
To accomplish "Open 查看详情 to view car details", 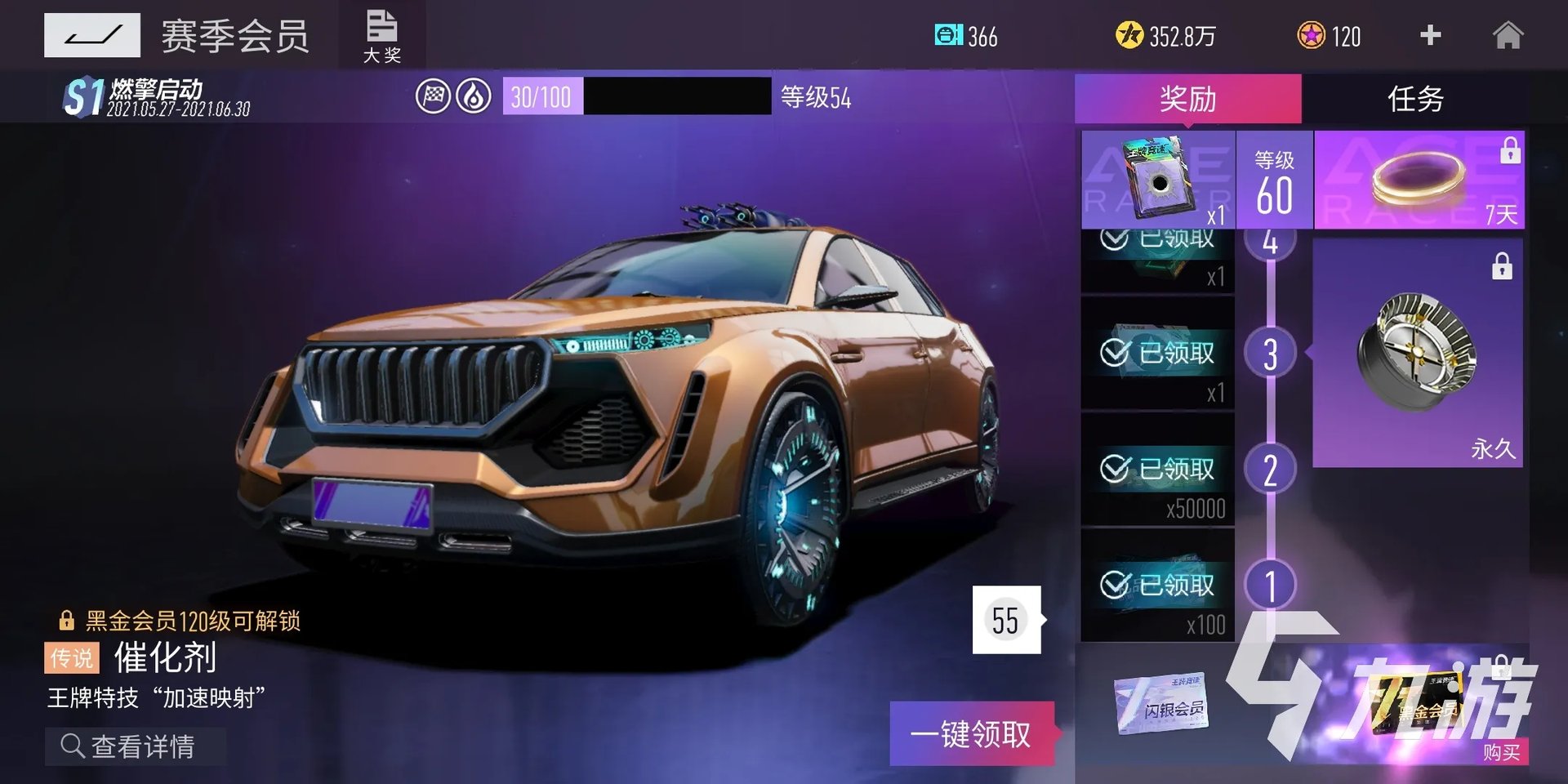I will [x=136, y=746].
